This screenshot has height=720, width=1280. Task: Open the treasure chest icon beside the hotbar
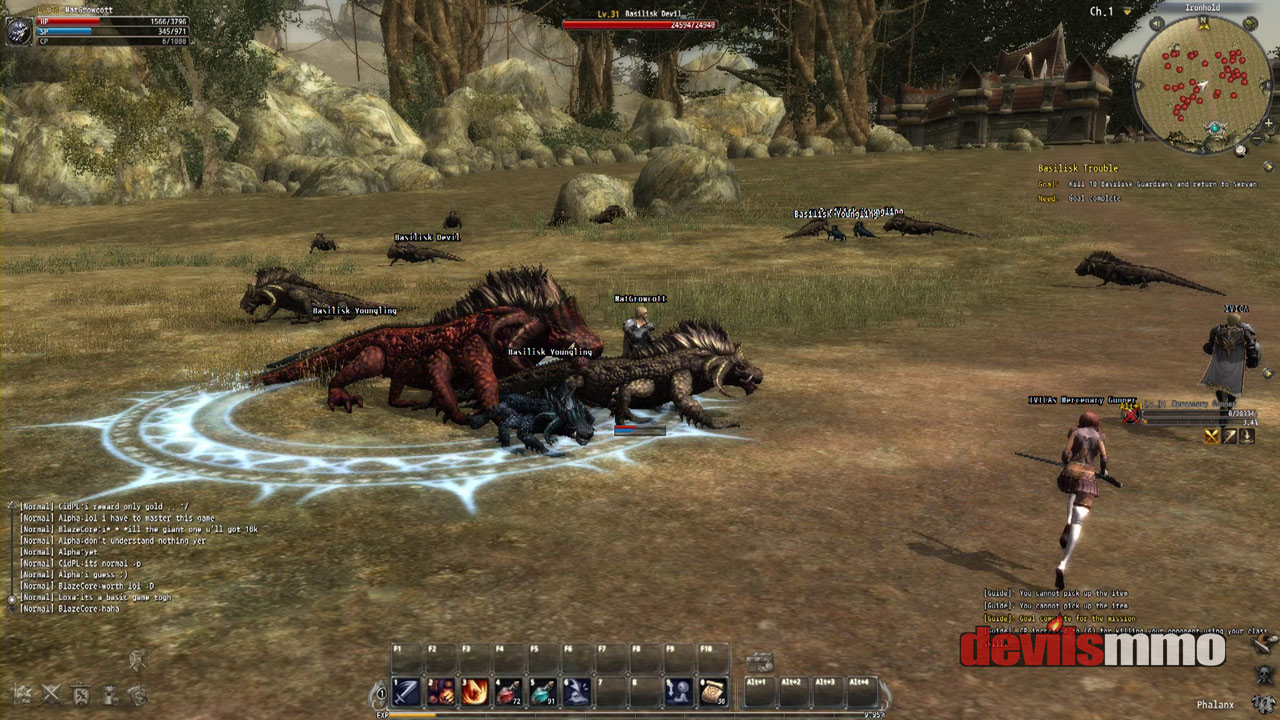coord(759,661)
